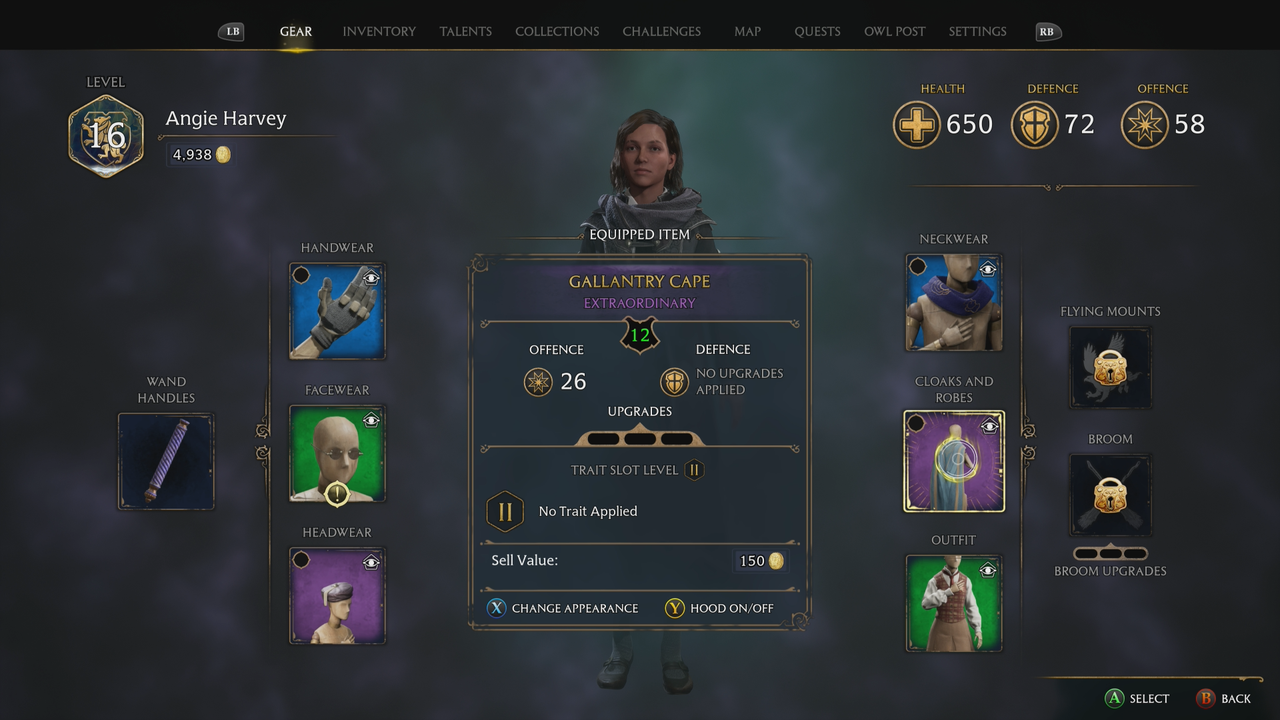Image resolution: width=1280 pixels, height=720 pixels.
Task: Open the Wand Handles slot
Action: tap(166, 461)
